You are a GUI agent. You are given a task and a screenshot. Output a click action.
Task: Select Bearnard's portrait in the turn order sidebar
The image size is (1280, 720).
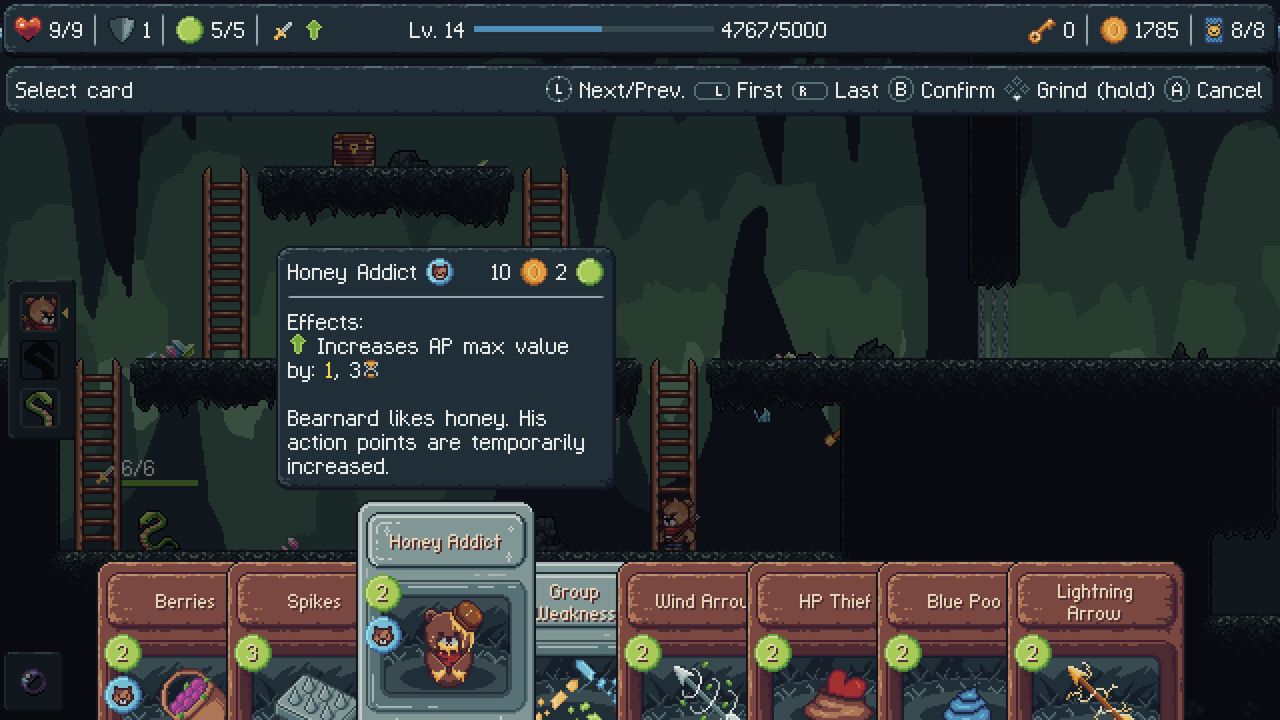pyautogui.click(x=39, y=312)
